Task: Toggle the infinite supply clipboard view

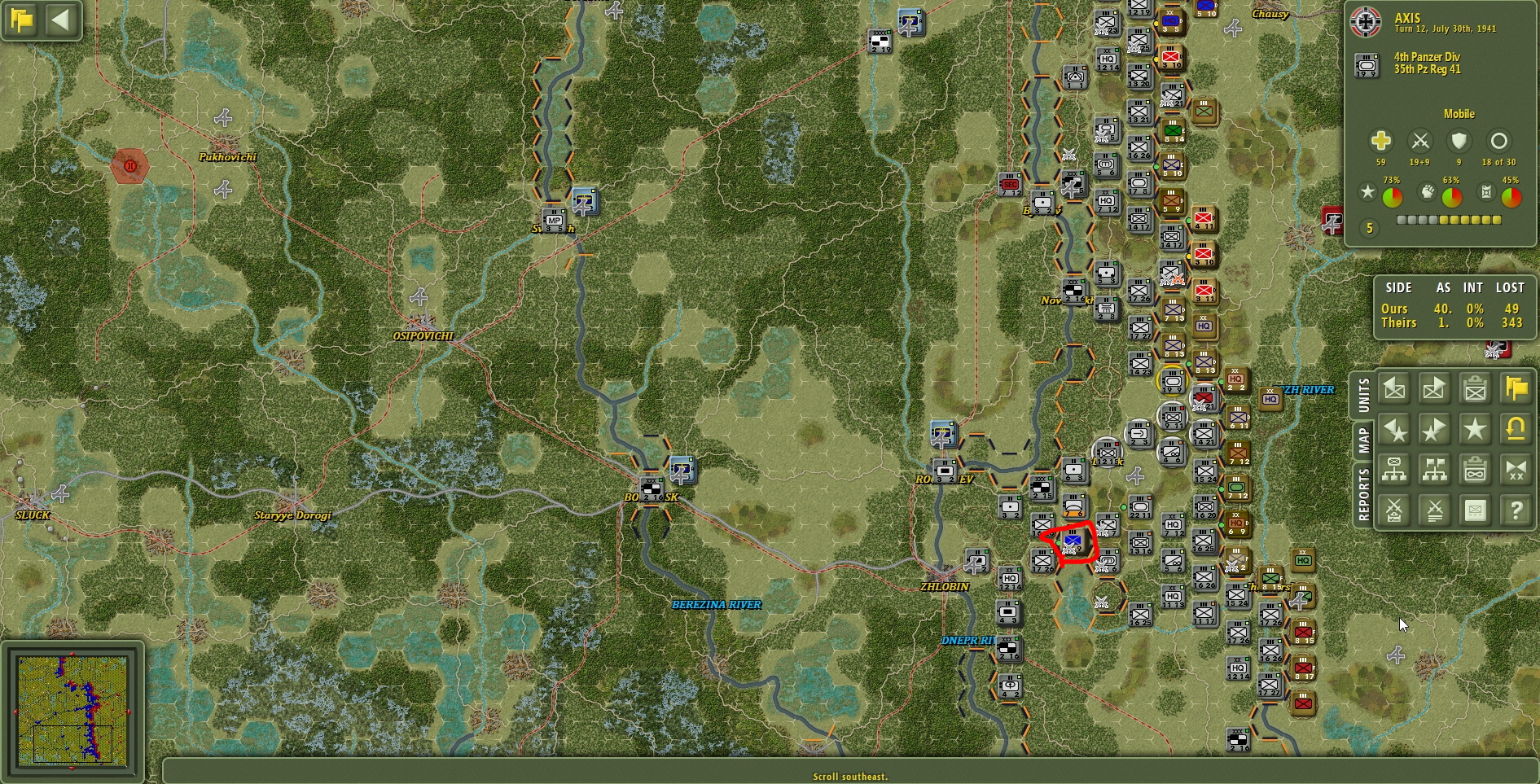Action: point(1475,470)
